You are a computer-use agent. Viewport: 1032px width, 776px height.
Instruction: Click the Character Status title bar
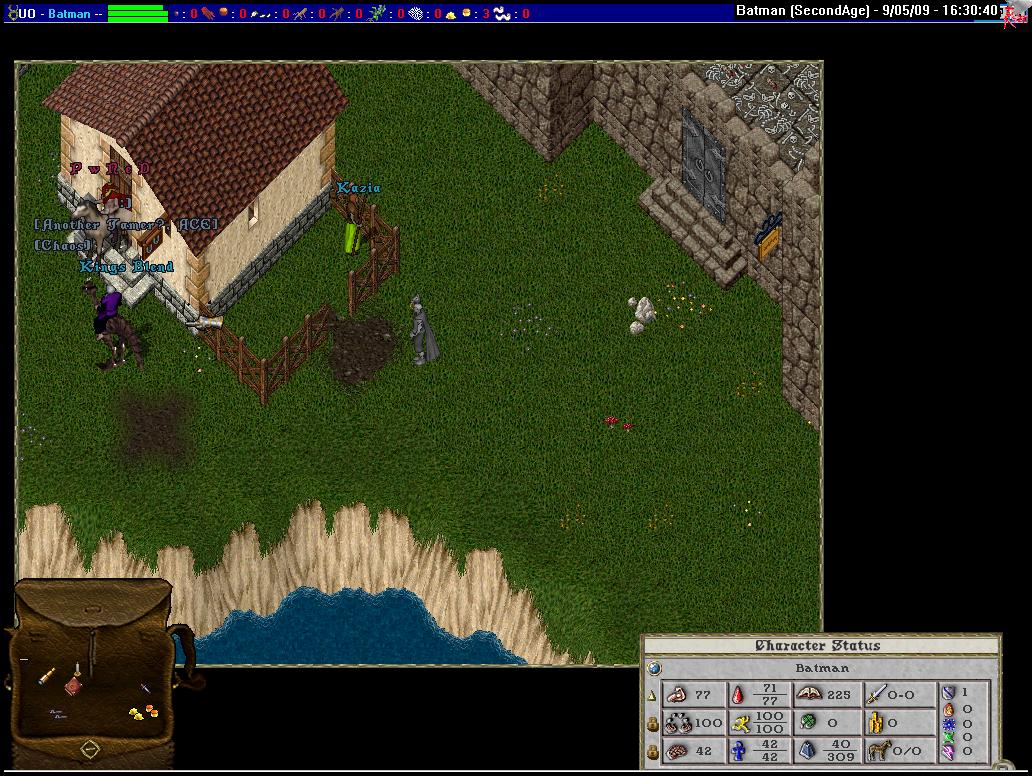click(x=818, y=646)
